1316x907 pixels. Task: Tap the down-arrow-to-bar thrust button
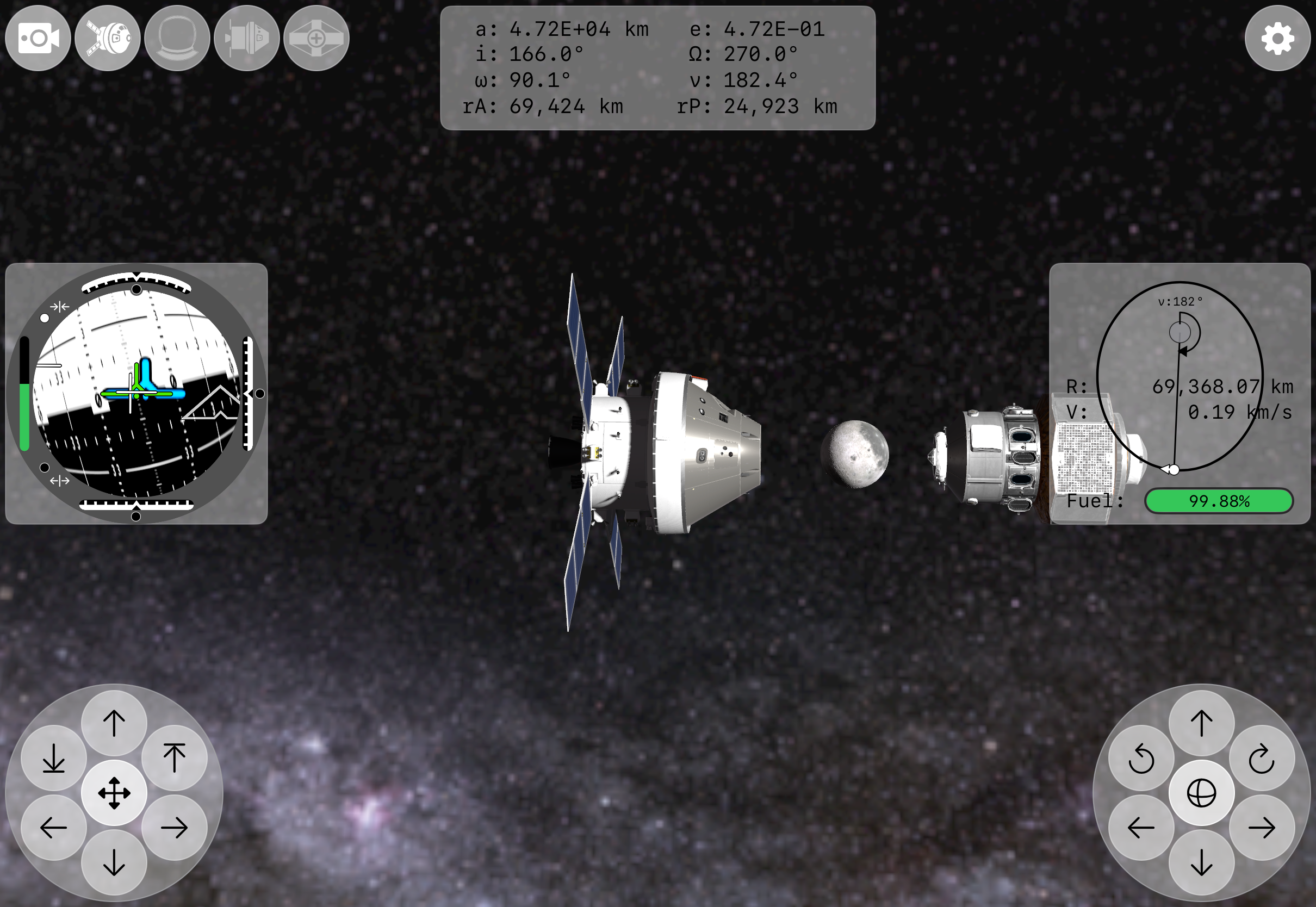tap(54, 758)
